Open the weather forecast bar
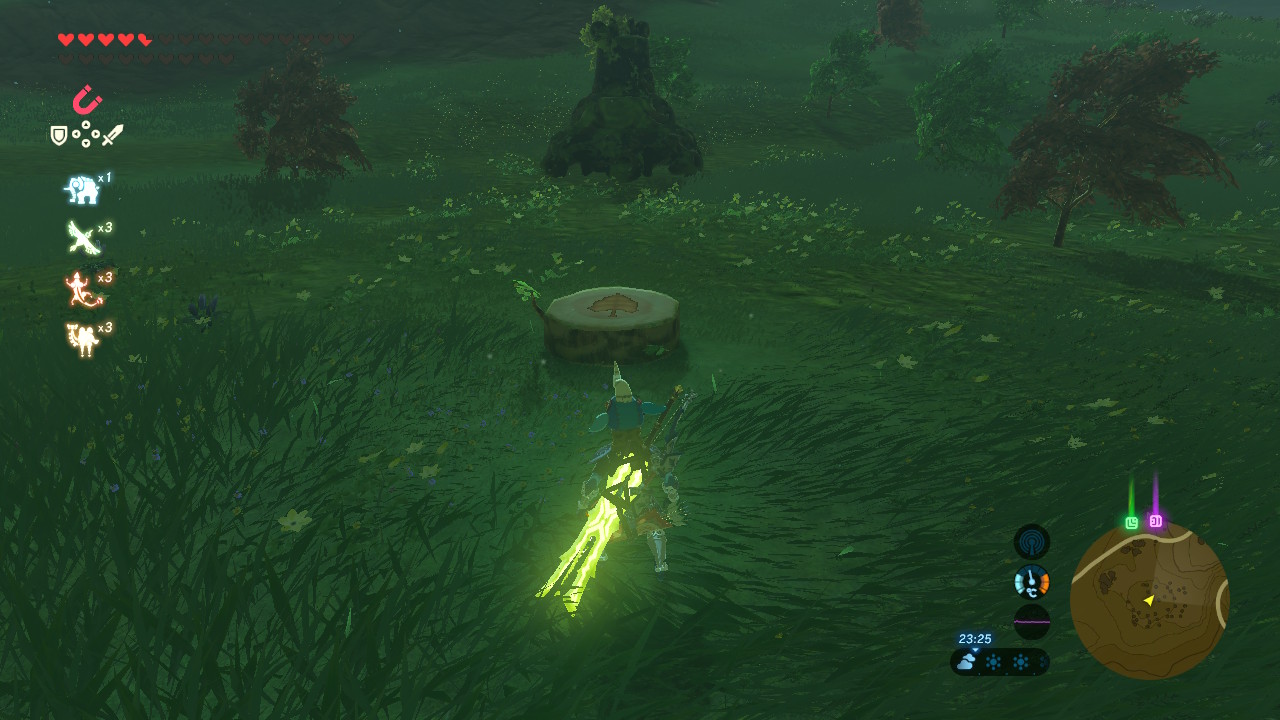Viewport: 1280px width, 720px height. pyautogui.click(x=1000, y=662)
